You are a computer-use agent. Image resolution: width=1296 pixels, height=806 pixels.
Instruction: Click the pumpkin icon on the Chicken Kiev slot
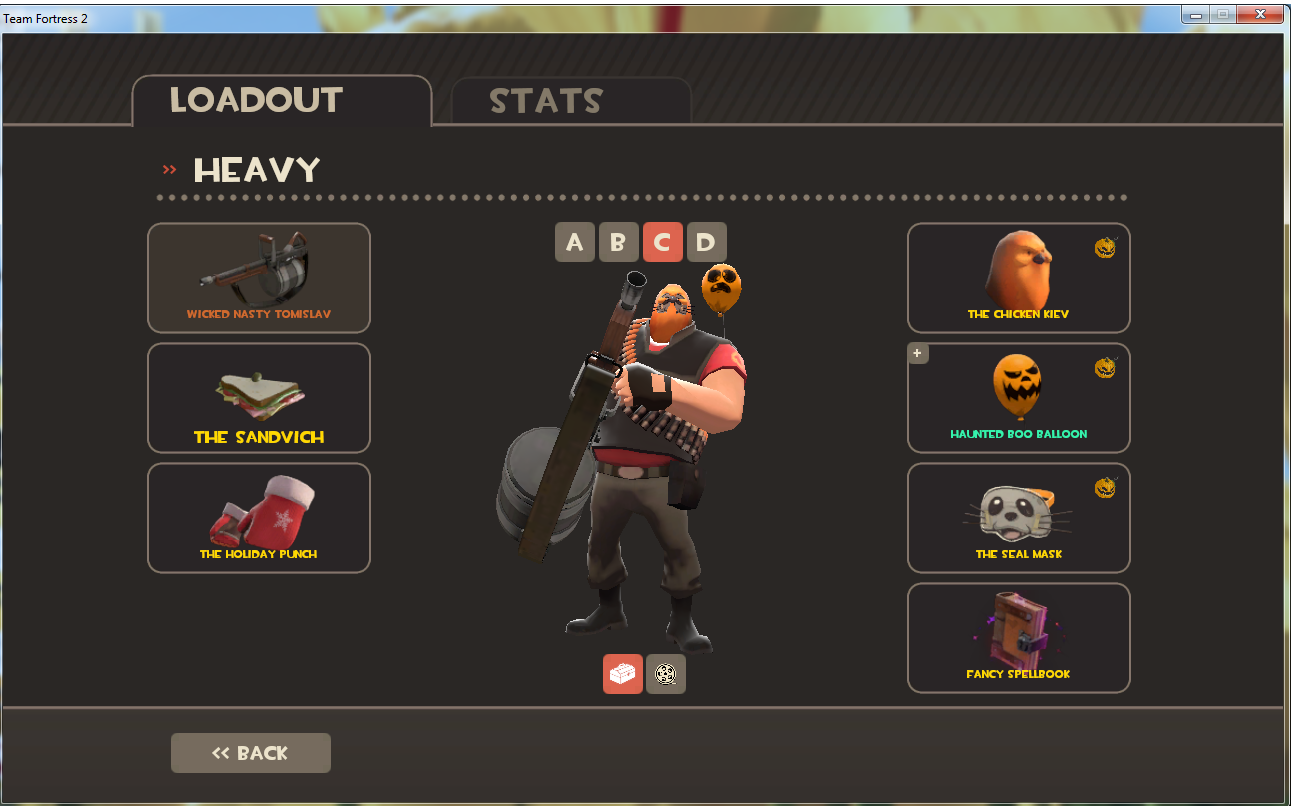pyautogui.click(x=1106, y=248)
